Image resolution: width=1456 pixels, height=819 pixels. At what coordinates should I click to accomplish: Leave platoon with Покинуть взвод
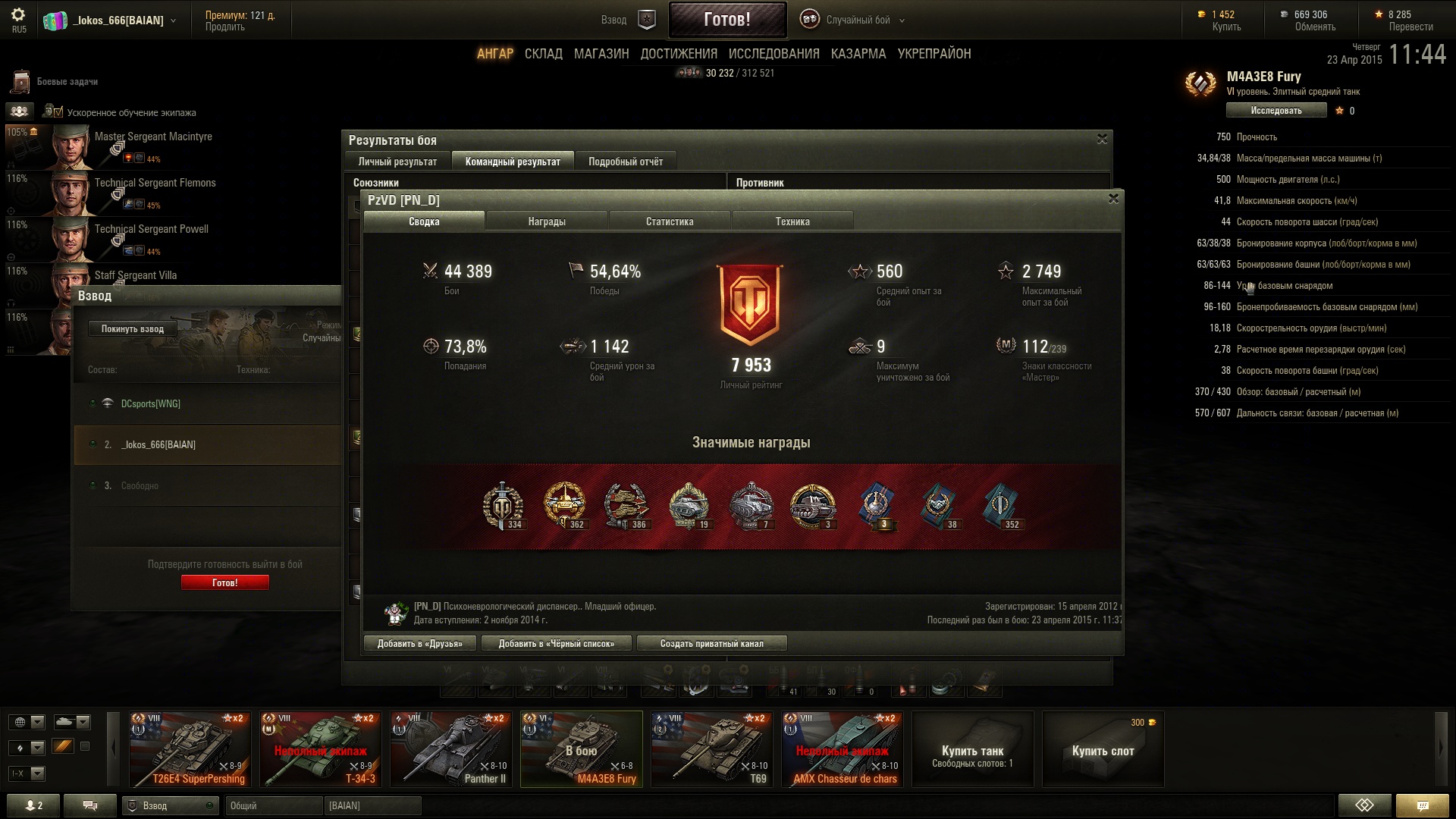coord(133,329)
